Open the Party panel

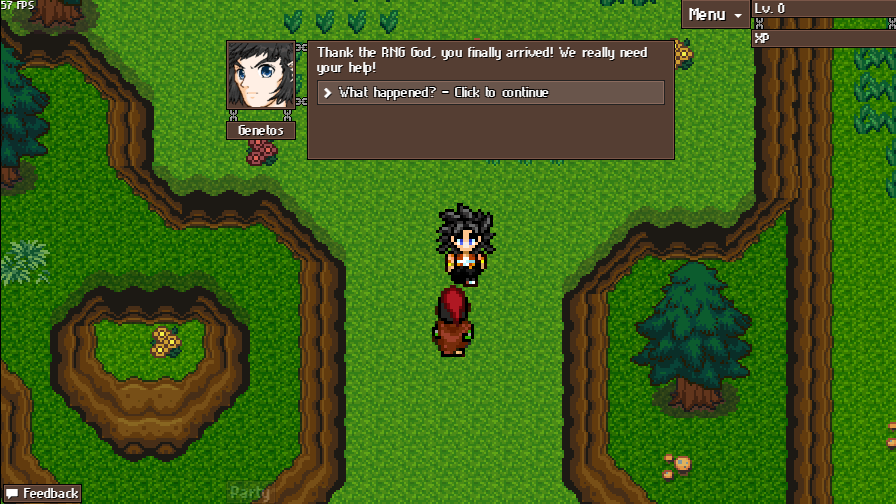pos(249,492)
